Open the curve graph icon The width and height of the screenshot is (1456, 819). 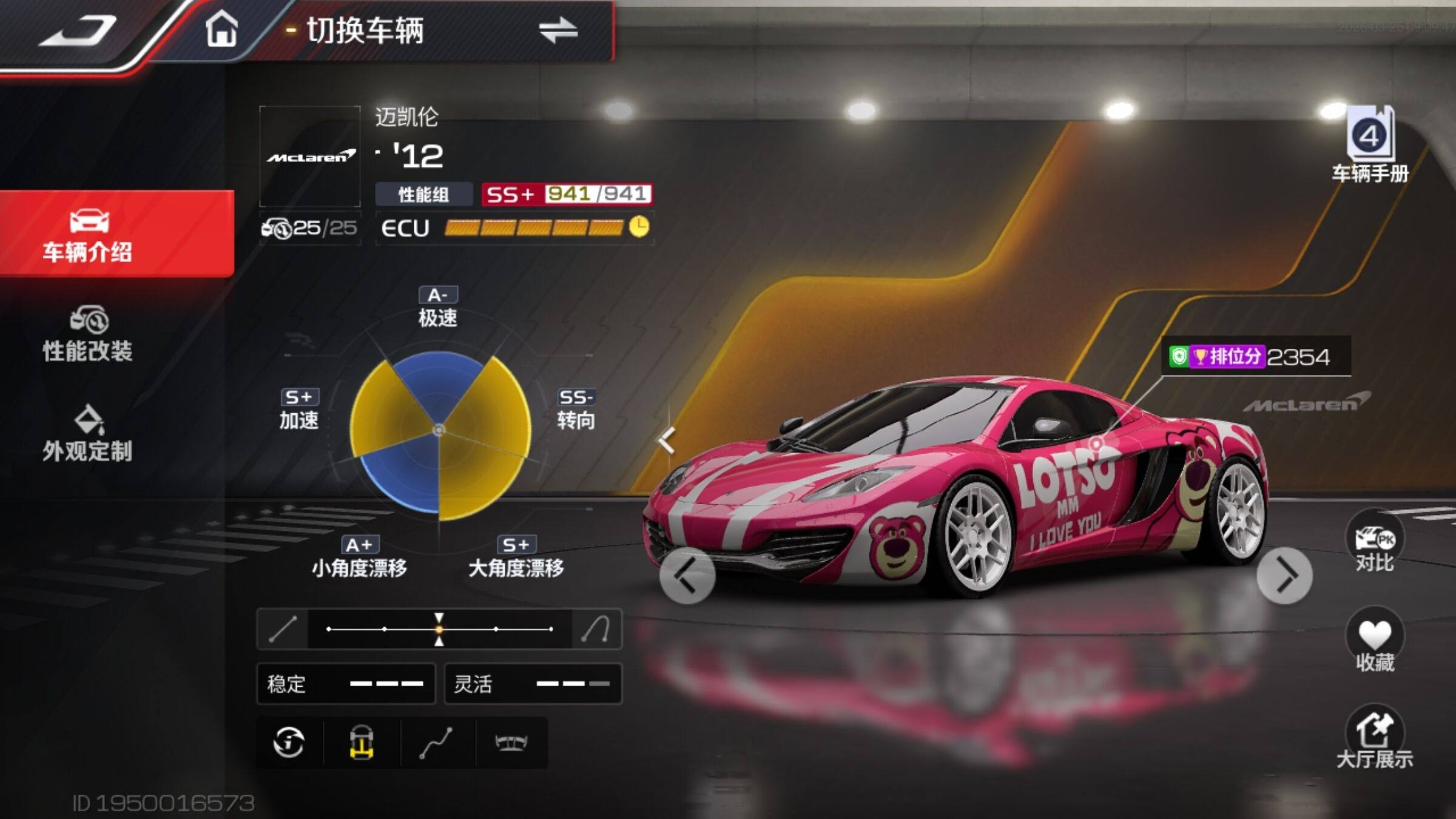(x=436, y=743)
